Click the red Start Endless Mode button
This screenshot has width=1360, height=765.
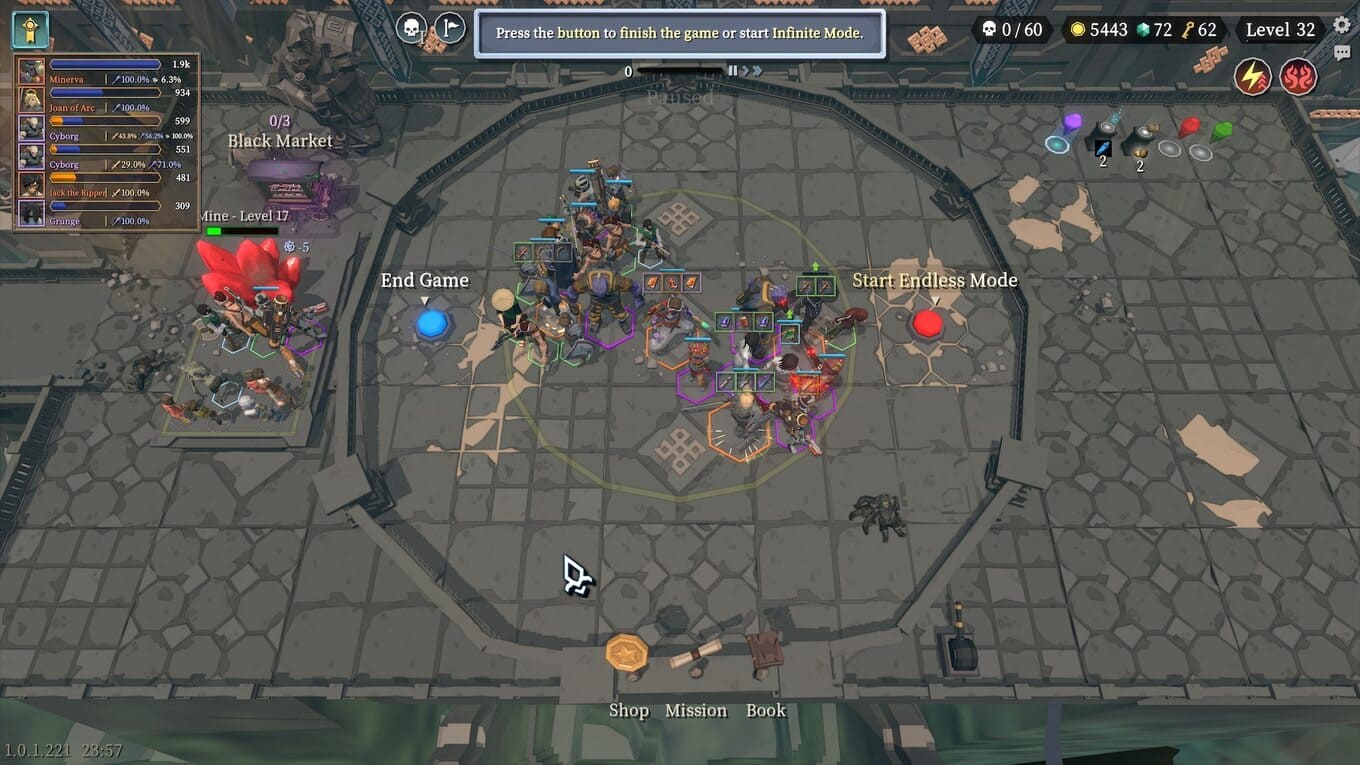(x=927, y=323)
